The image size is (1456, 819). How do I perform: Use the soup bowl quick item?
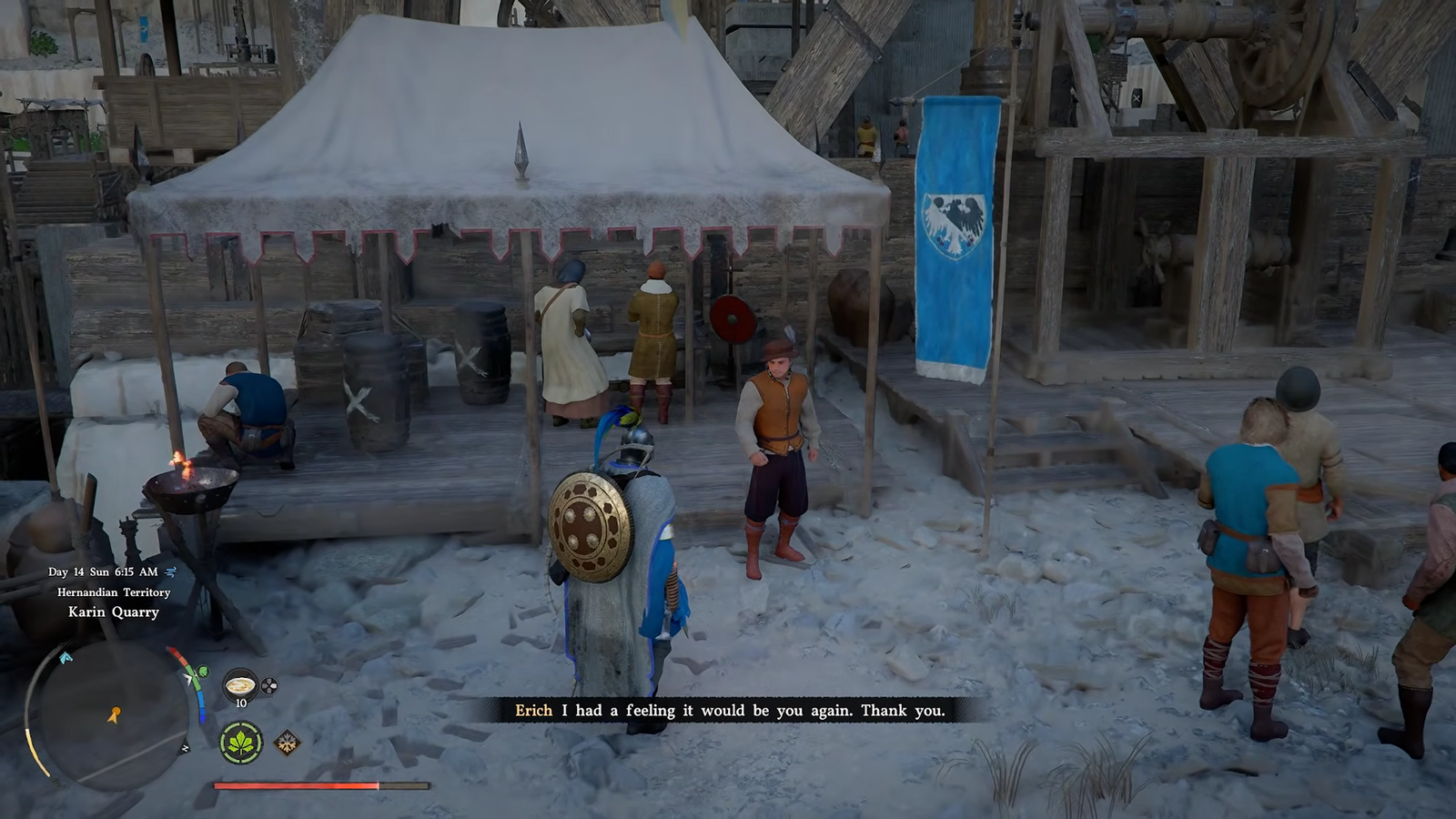(x=240, y=685)
